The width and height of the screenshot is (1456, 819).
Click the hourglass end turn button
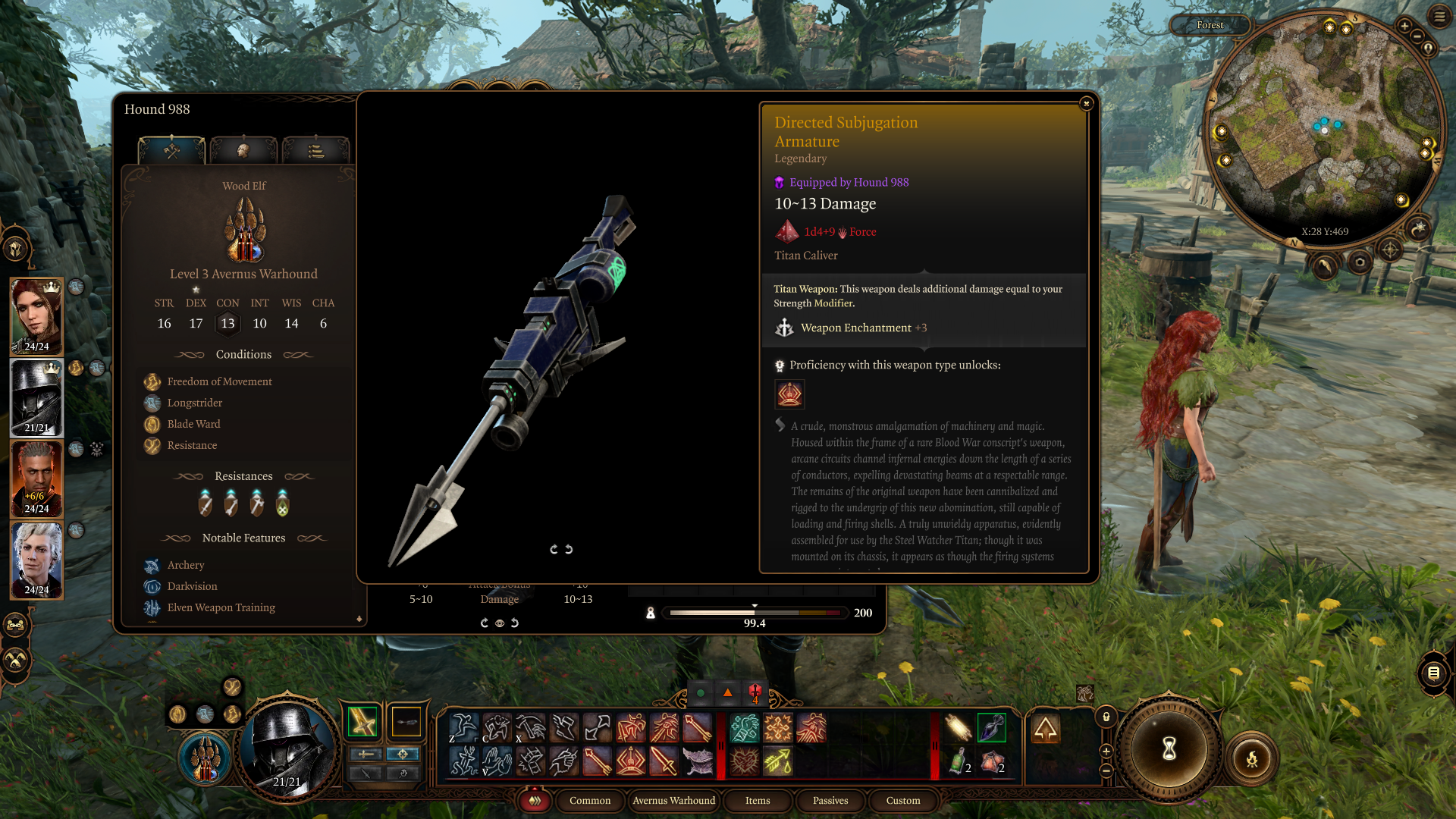coord(1169,749)
